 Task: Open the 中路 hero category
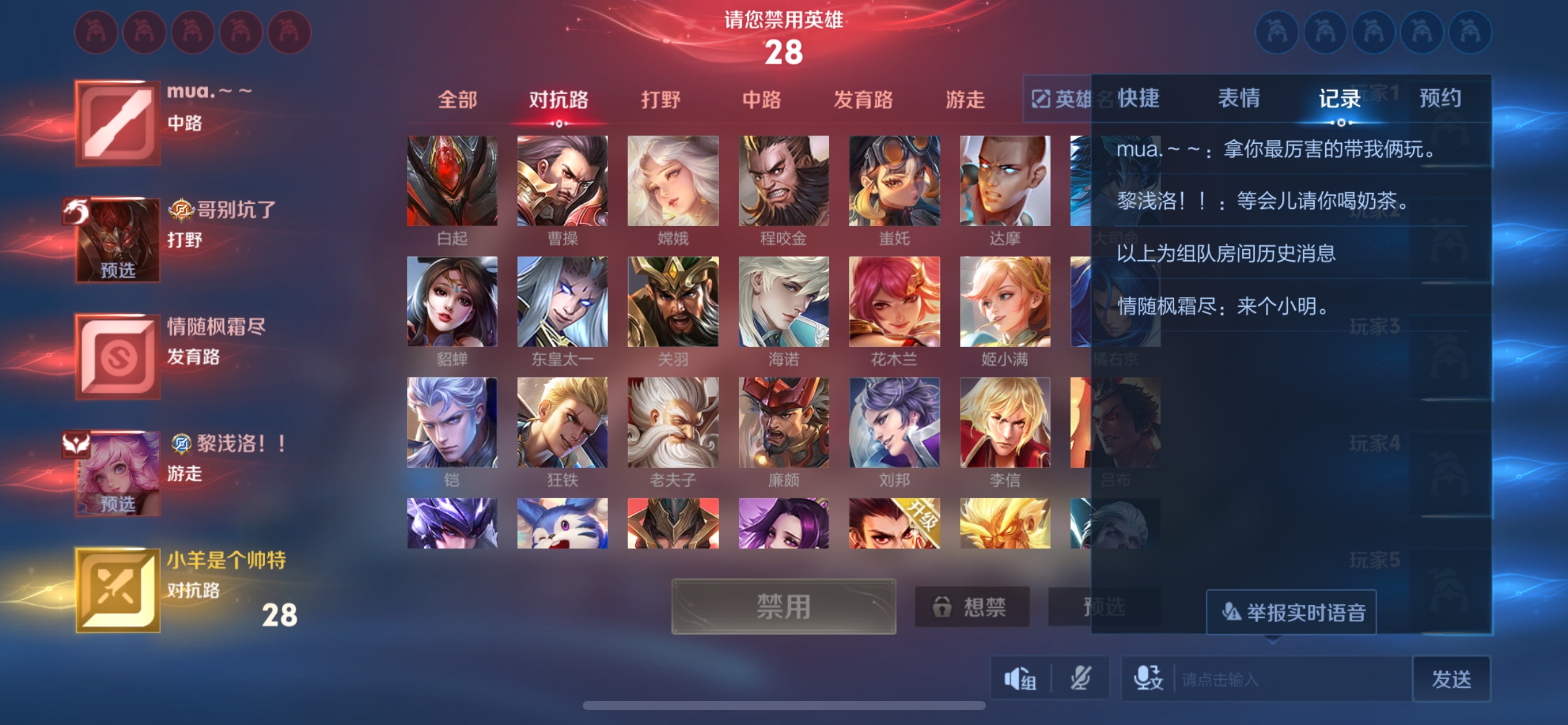click(x=761, y=100)
